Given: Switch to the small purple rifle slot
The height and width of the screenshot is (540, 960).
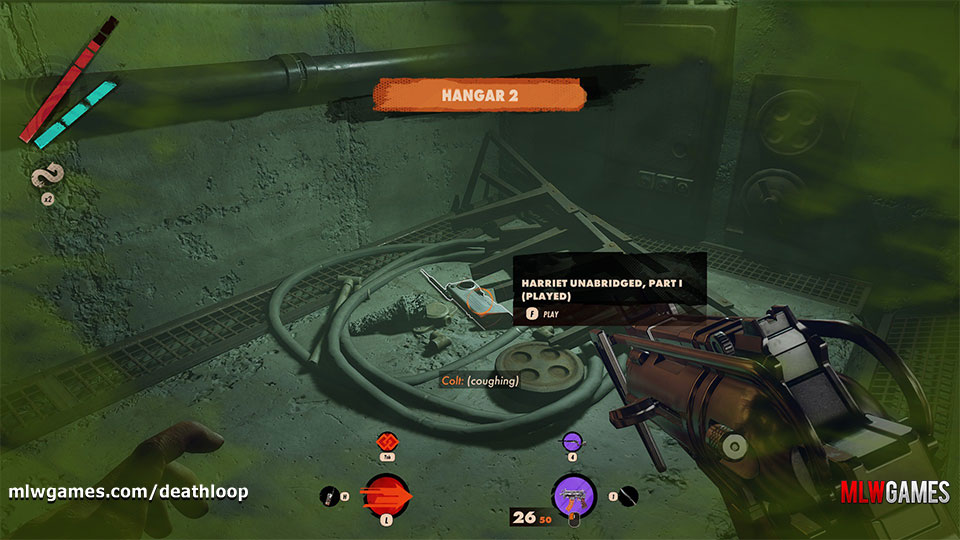Looking at the screenshot, I should tap(572, 440).
